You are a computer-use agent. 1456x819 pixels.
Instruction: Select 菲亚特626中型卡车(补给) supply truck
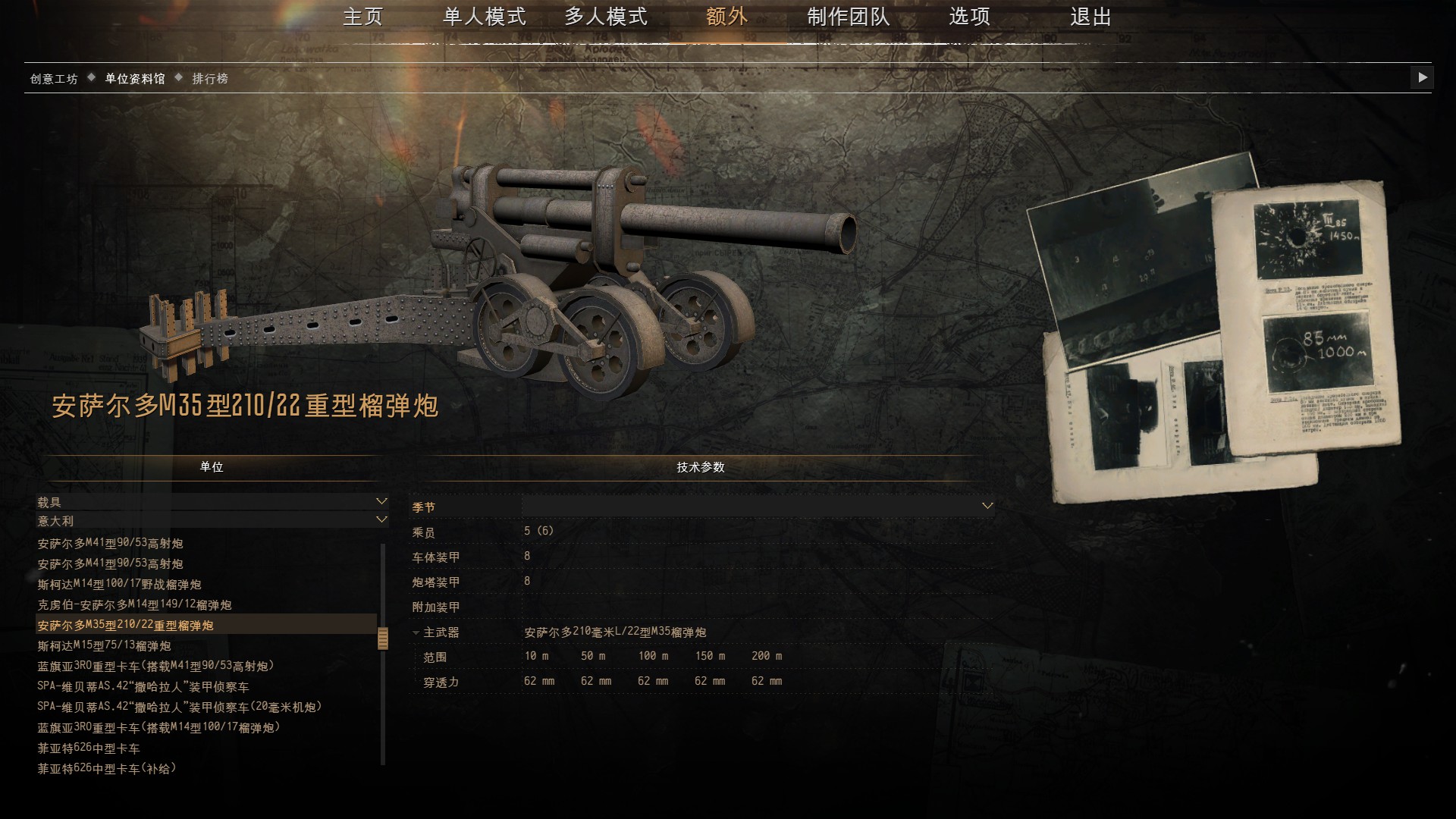point(107,769)
